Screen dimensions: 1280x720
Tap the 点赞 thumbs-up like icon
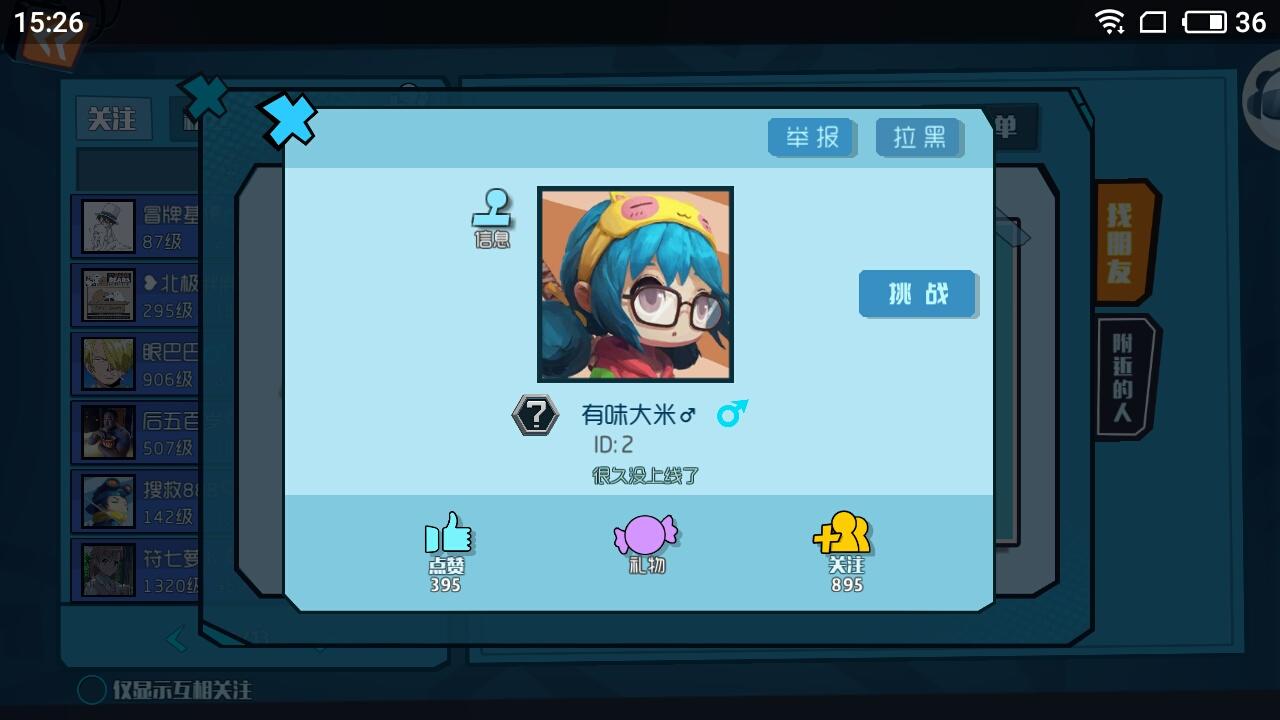pyautogui.click(x=445, y=536)
